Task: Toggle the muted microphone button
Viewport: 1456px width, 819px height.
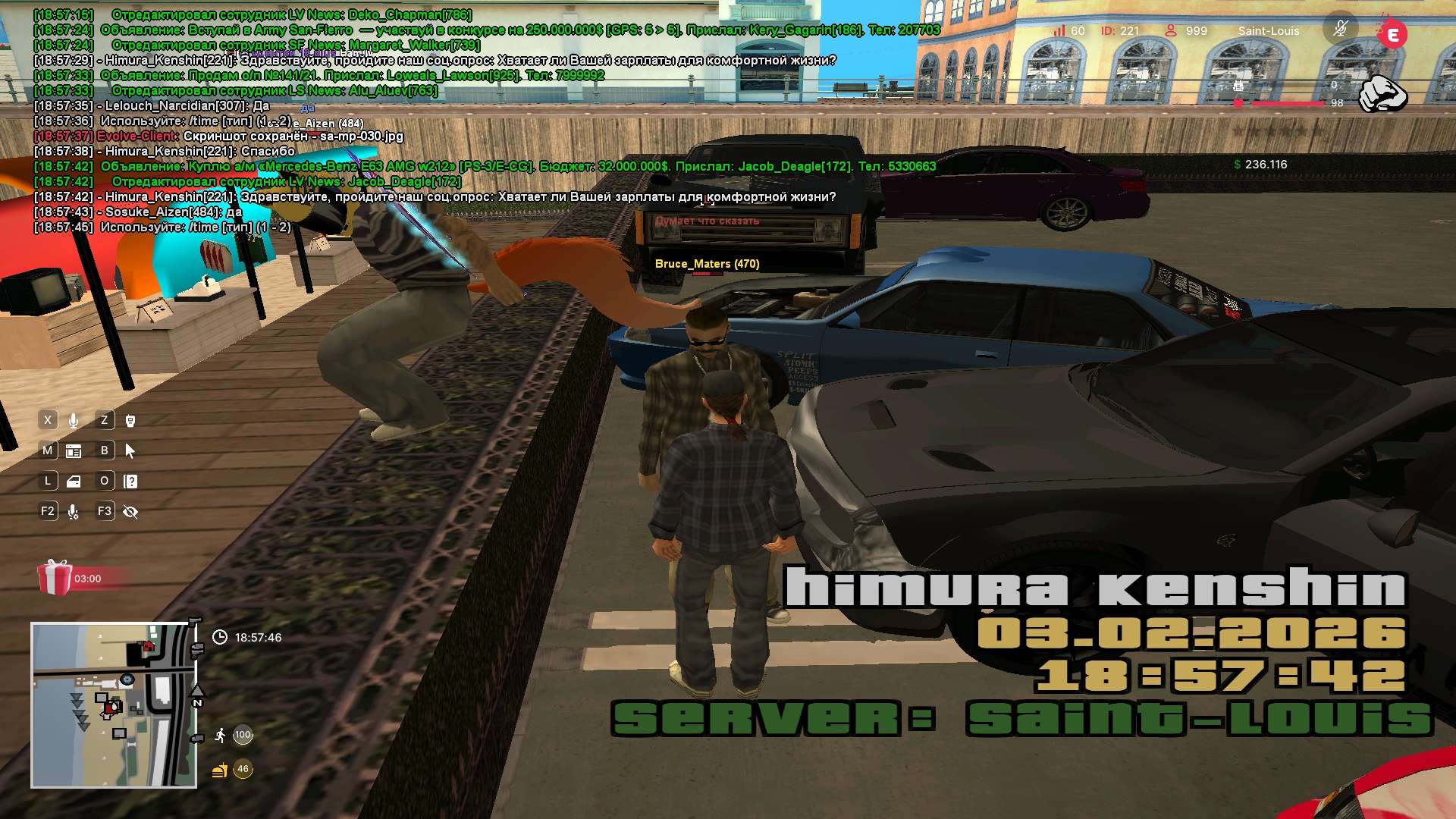Action: coord(1340,30)
